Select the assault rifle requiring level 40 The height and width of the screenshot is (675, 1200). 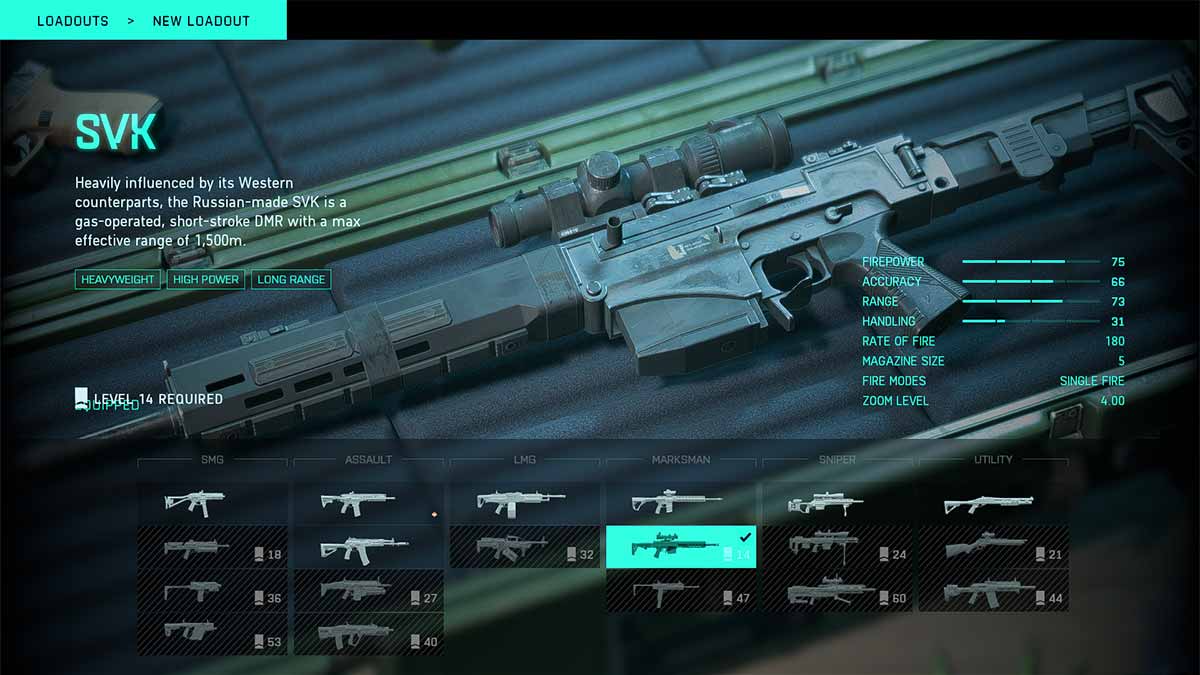click(x=368, y=634)
